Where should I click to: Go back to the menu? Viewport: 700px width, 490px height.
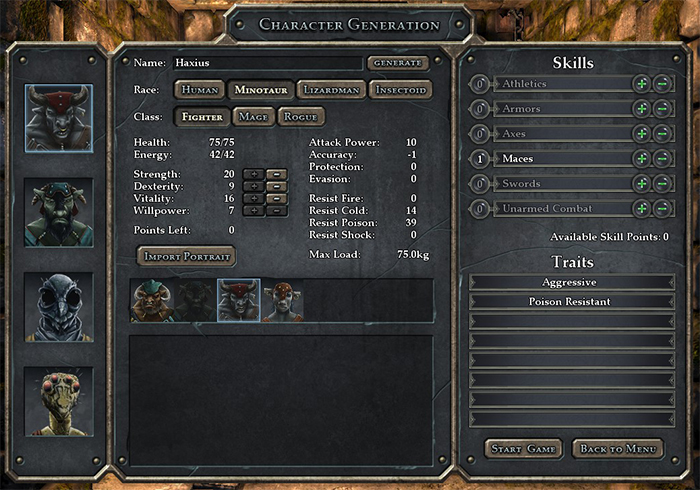coord(617,449)
